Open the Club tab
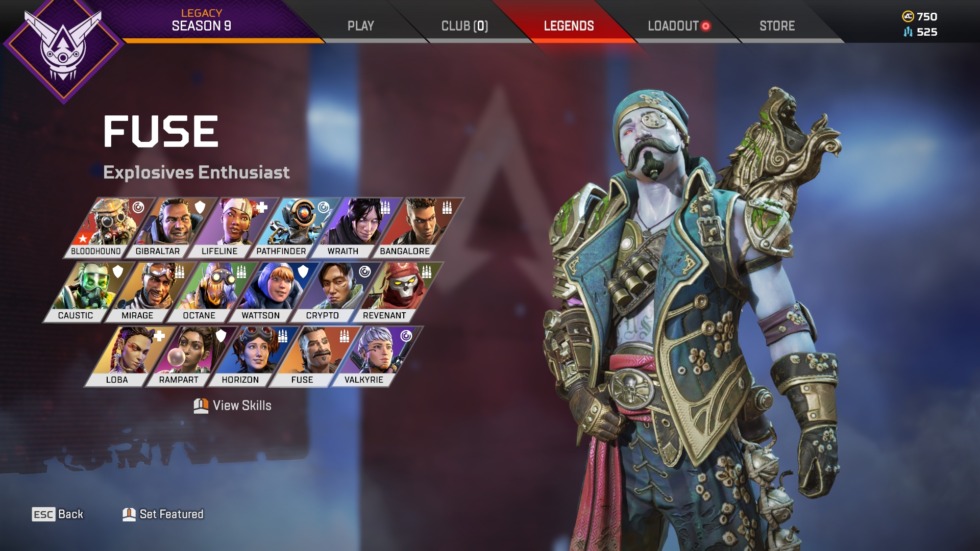The image size is (980, 551). click(x=464, y=26)
